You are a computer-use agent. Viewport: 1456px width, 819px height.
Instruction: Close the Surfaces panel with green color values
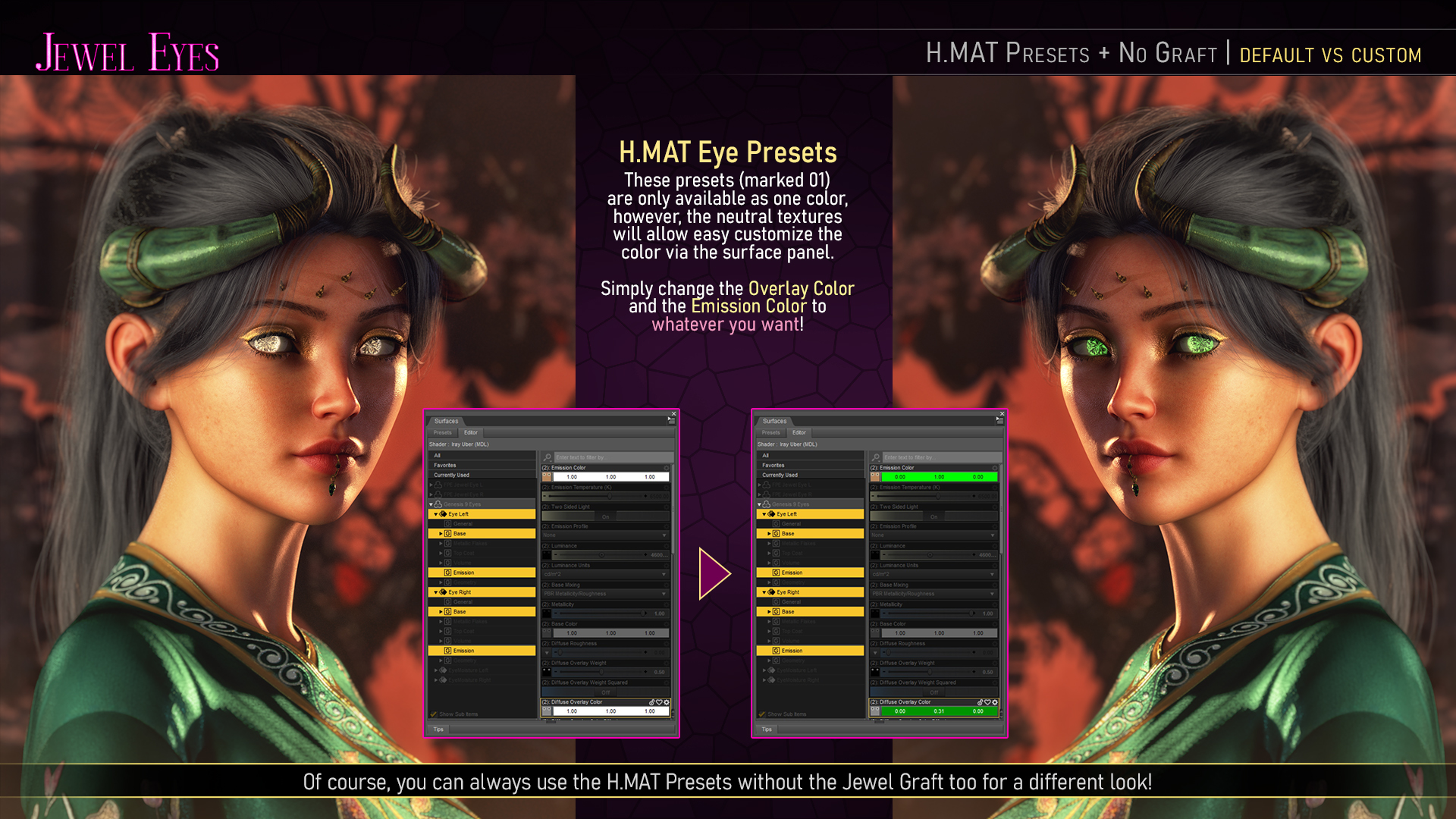1002,414
